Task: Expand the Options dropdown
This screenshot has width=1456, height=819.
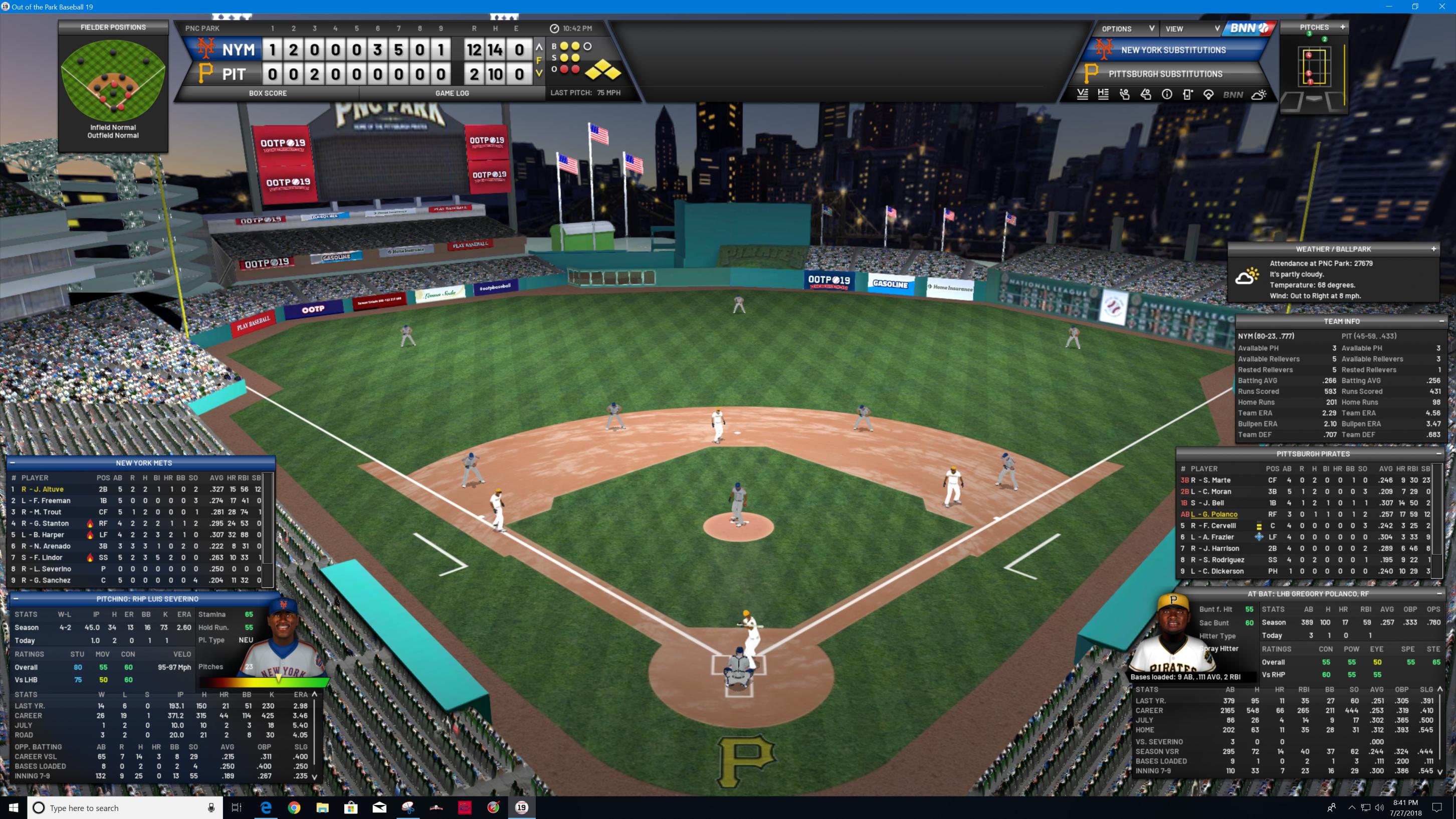Action: [1127, 29]
